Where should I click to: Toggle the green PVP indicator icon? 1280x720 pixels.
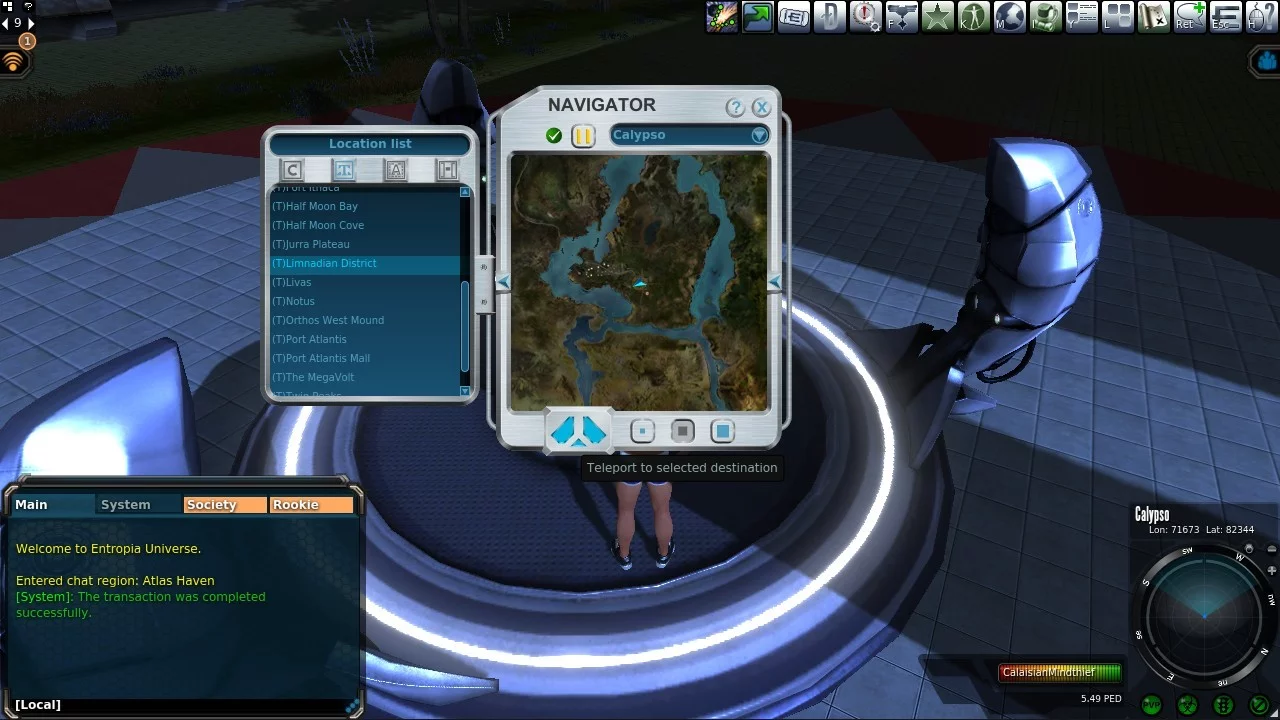(x=1151, y=705)
